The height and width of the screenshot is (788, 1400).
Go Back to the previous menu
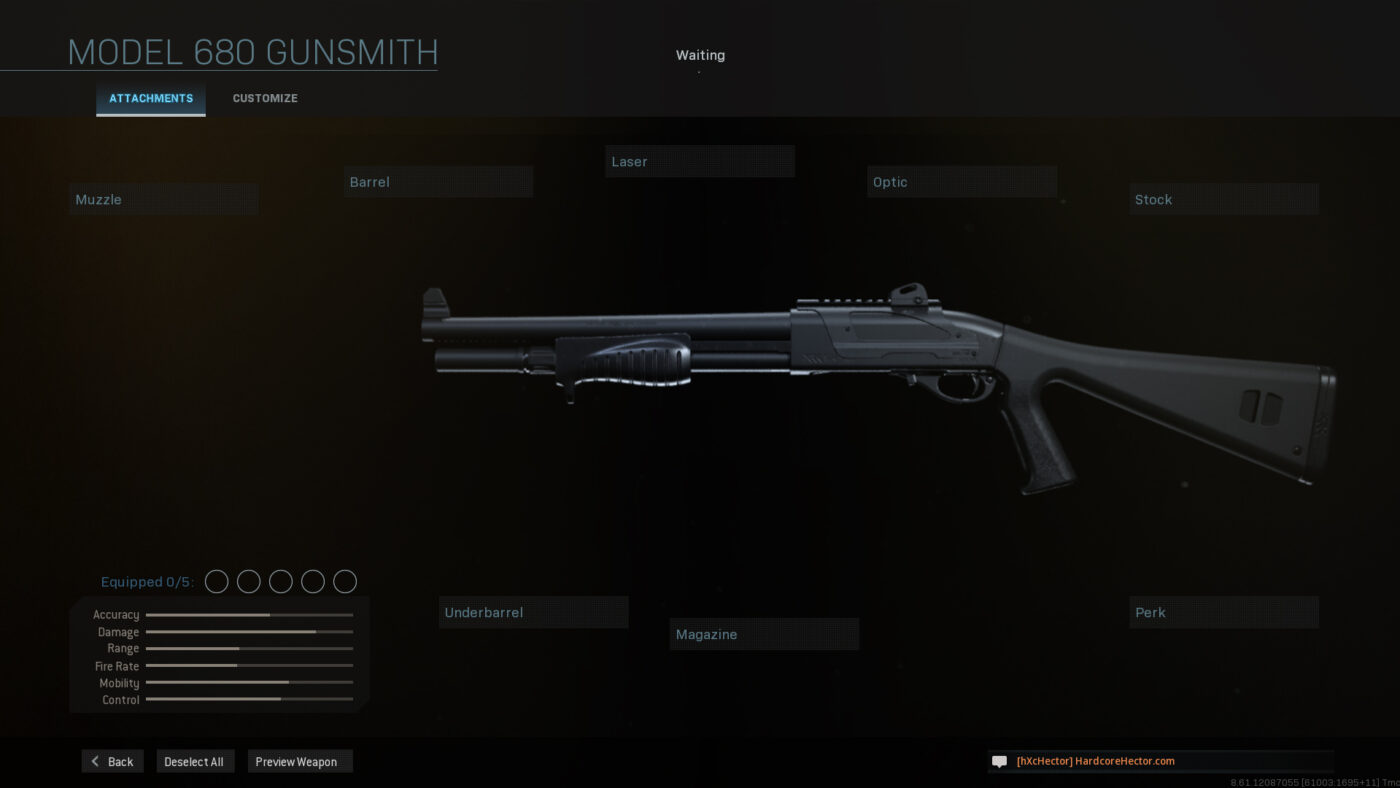click(x=113, y=762)
